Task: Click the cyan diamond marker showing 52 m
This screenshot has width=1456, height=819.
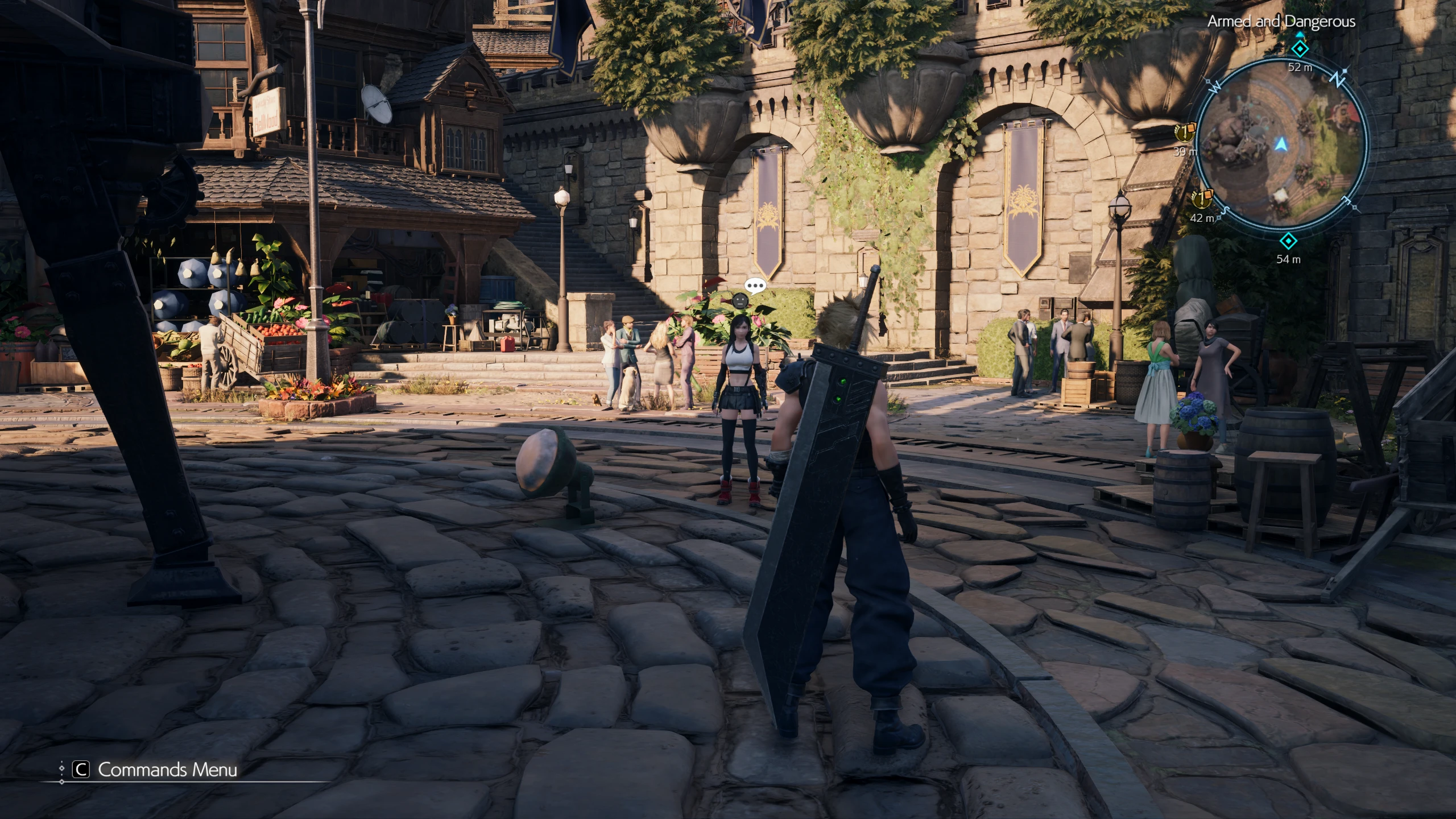Action: pos(1300,49)
